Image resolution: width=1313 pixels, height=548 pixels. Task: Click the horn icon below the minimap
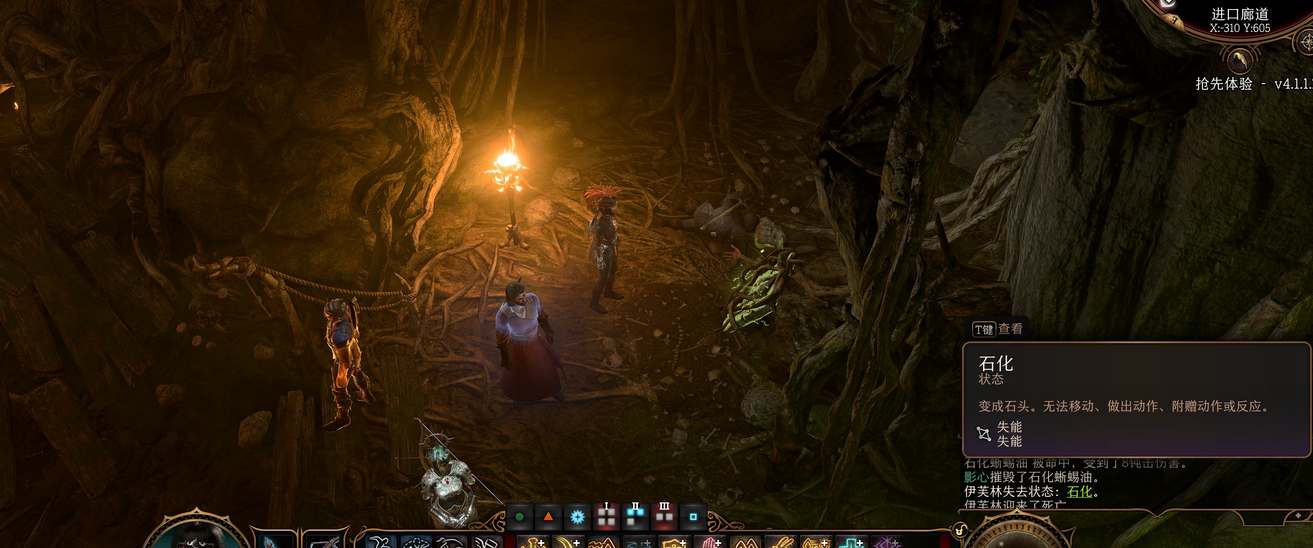click(1239, 61)
